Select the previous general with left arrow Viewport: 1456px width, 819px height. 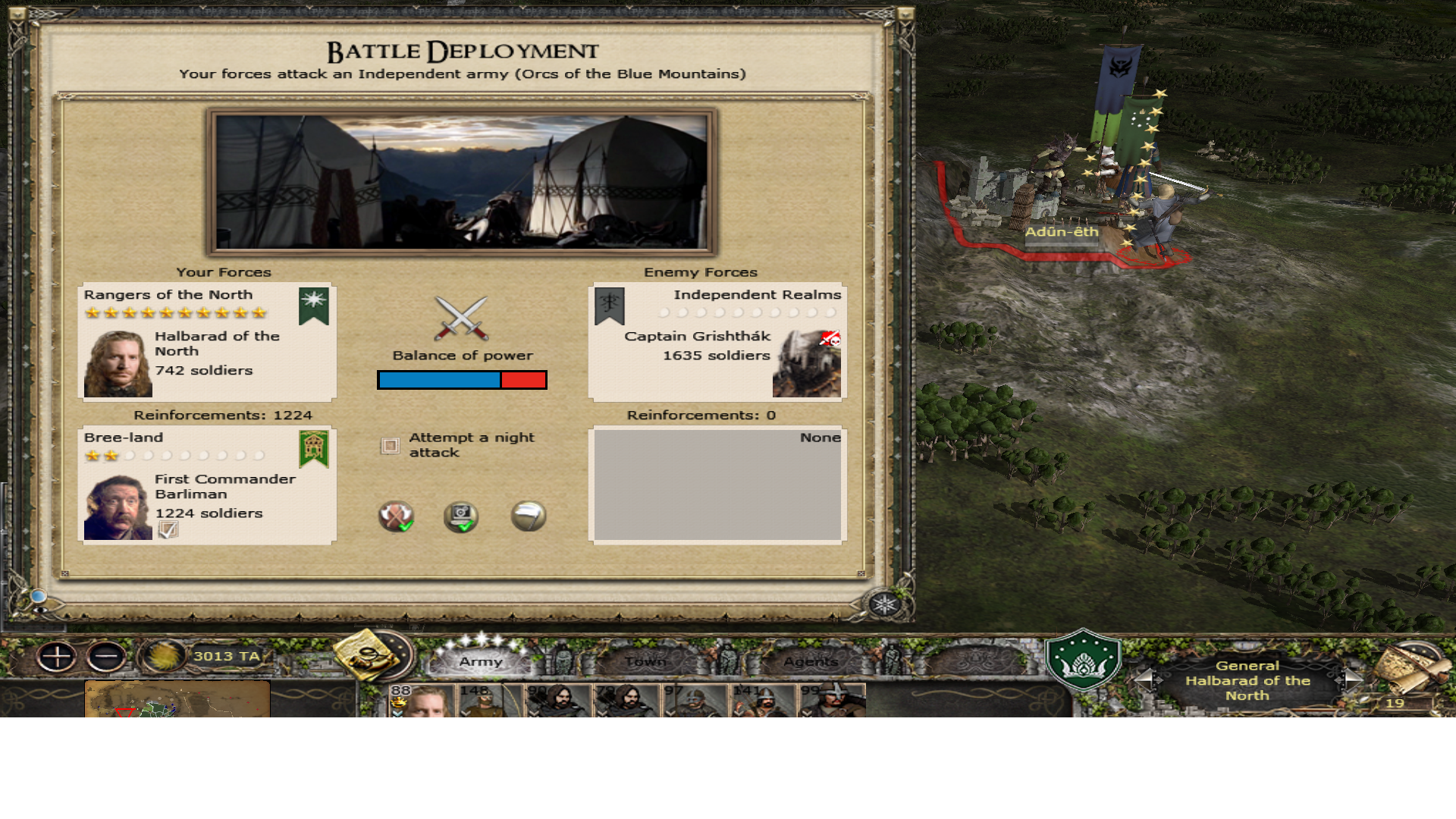pyautogui.click(x=1144, y=678)
